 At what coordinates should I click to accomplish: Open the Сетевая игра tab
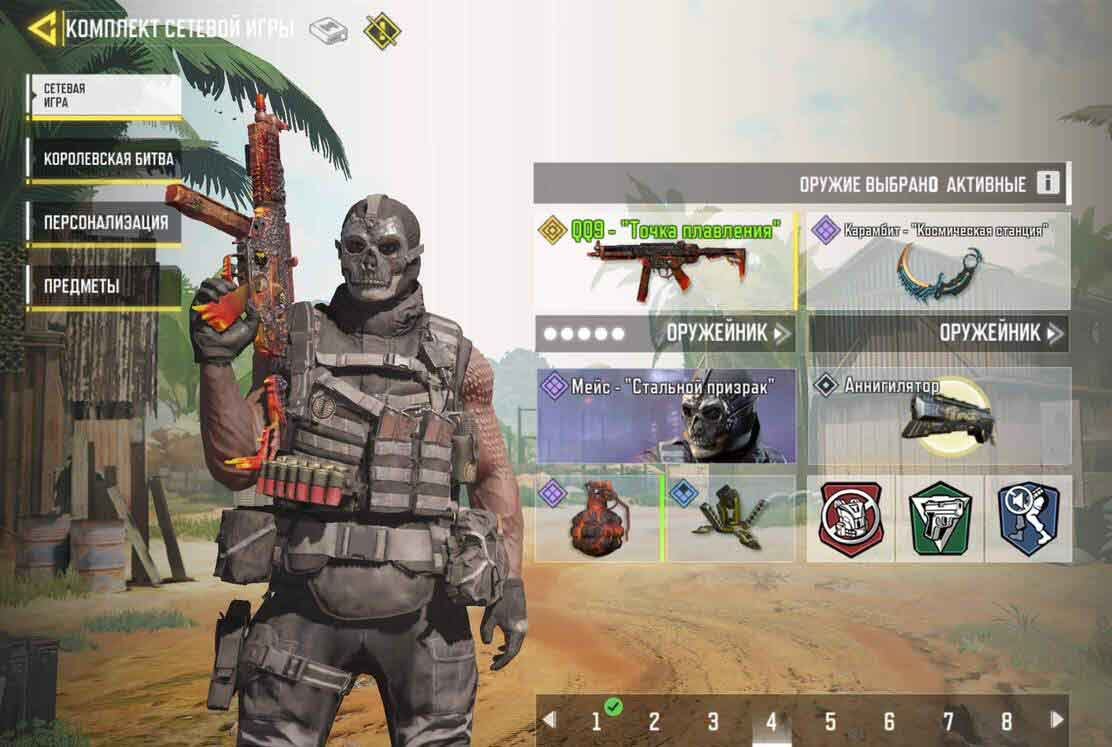[x=104, y=96]
